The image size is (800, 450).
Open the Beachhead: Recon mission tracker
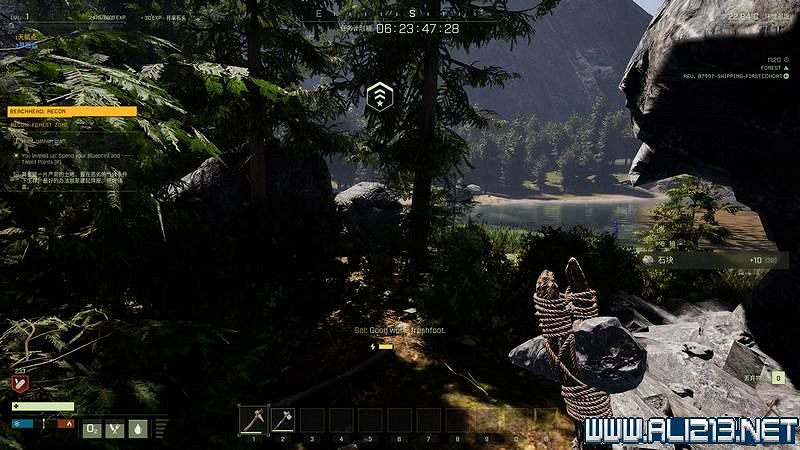71,112
